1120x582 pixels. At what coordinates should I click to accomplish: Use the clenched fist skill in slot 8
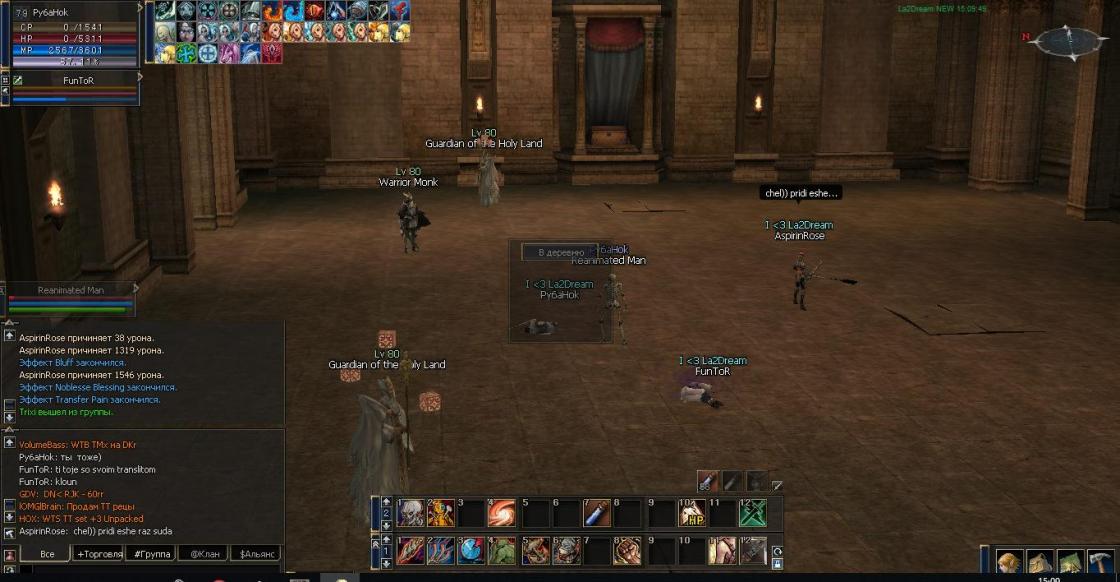pyautogui.click(x=628, y=551)
